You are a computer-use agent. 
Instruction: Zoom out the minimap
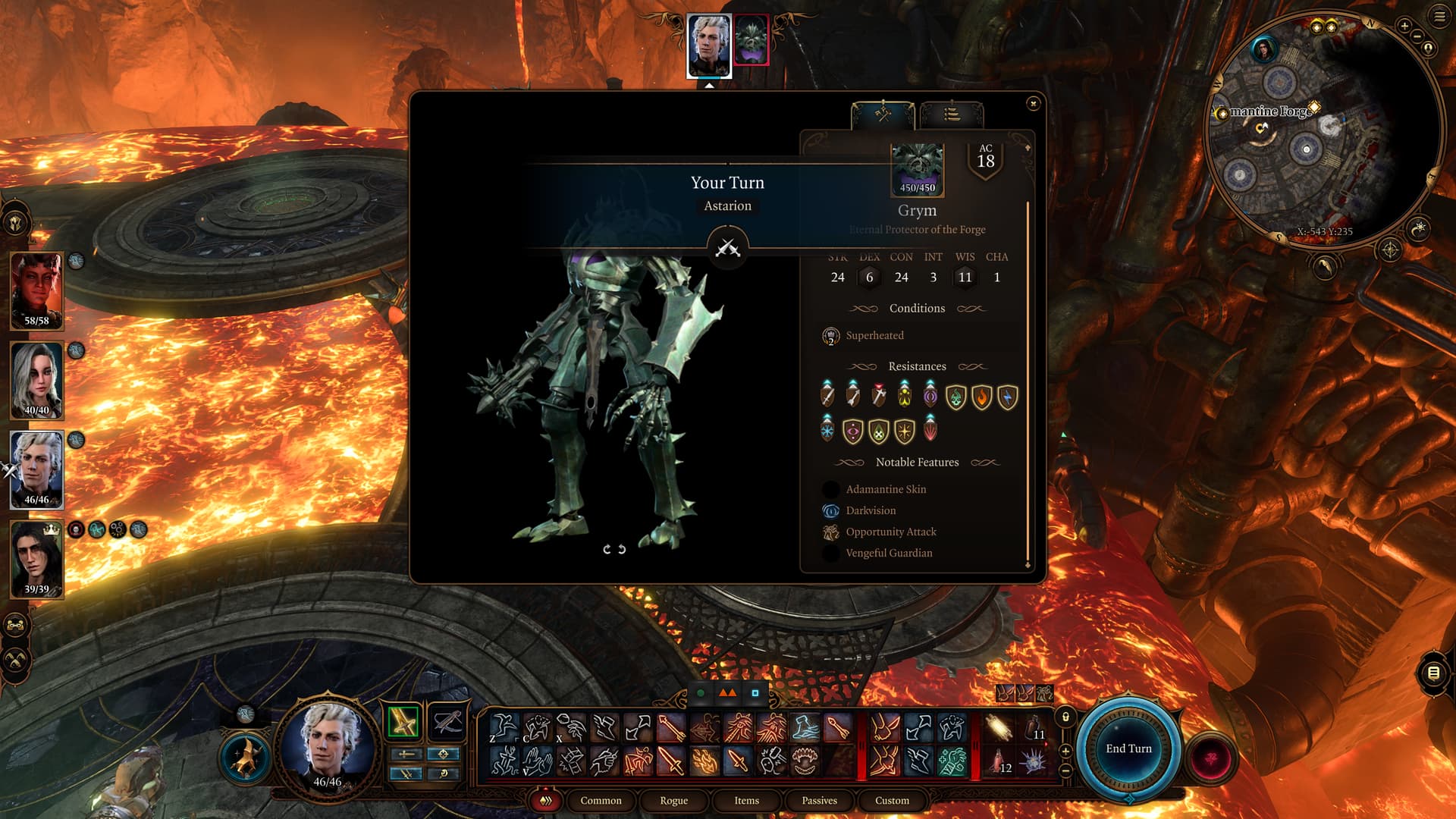[x=1417, y=36]
